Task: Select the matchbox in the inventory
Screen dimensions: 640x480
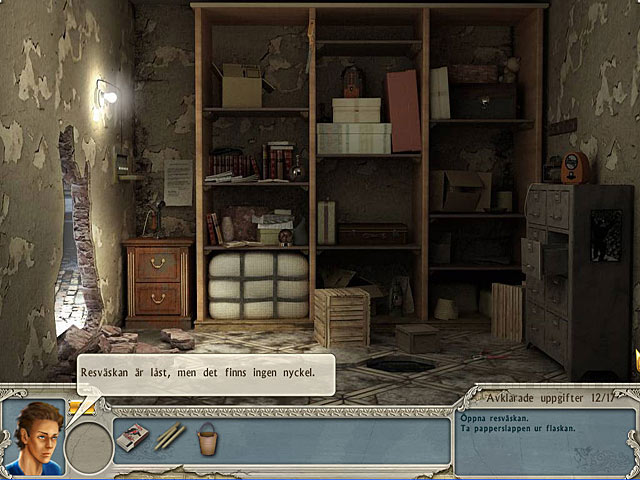Action: 134,436
